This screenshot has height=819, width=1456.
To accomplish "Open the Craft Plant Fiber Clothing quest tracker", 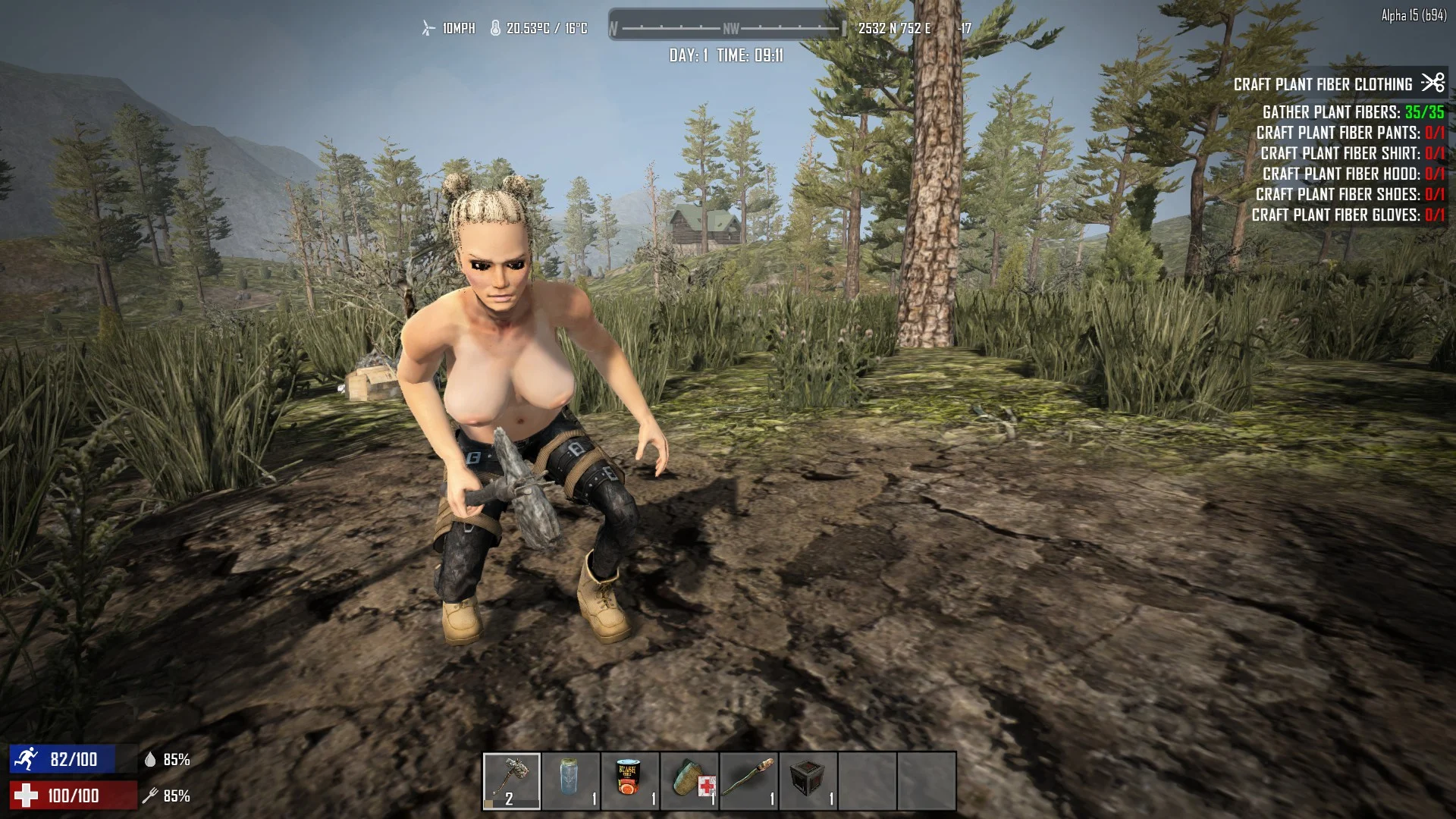I will [1323, 84].
